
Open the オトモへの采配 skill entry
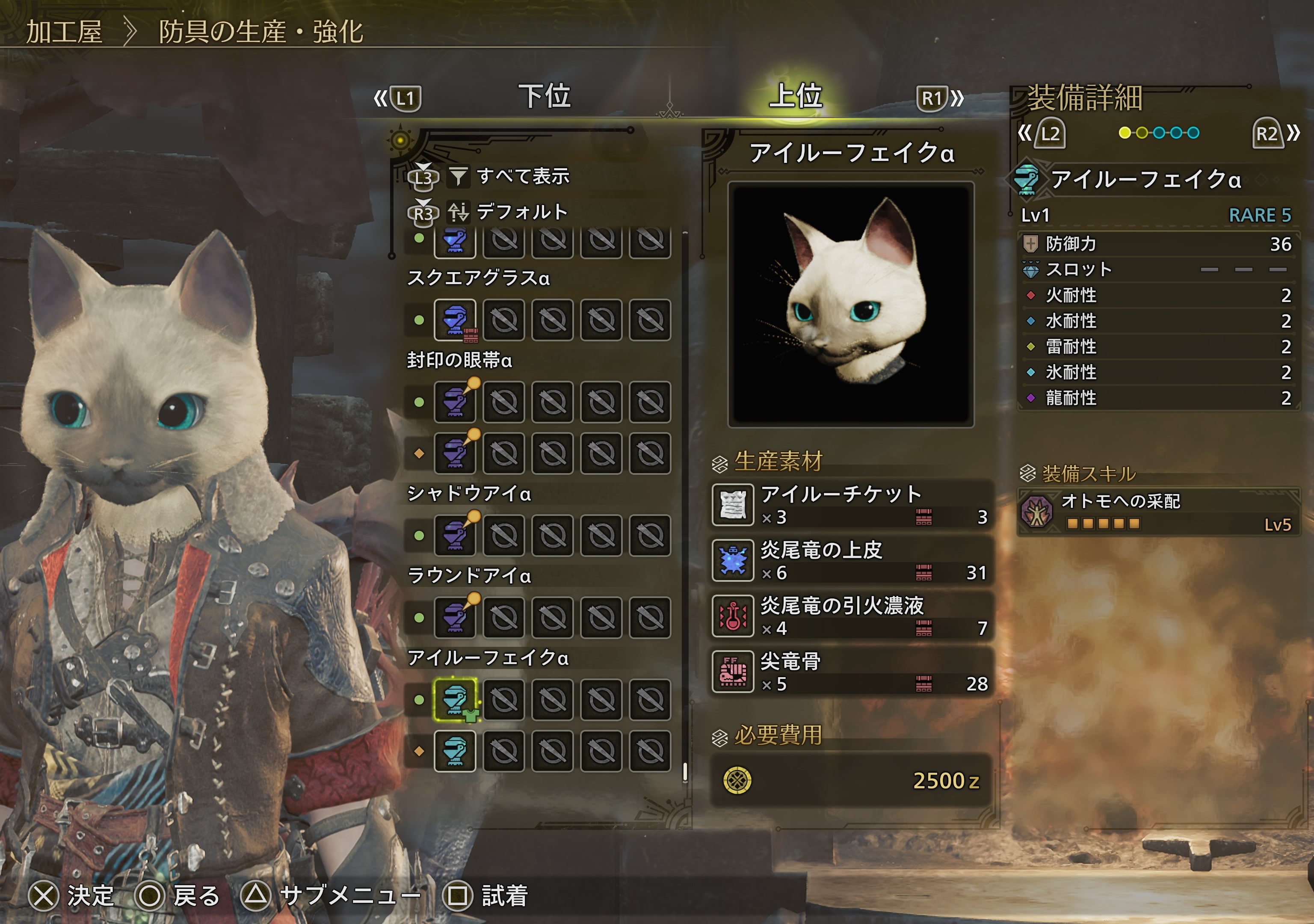click(1158, 512)
